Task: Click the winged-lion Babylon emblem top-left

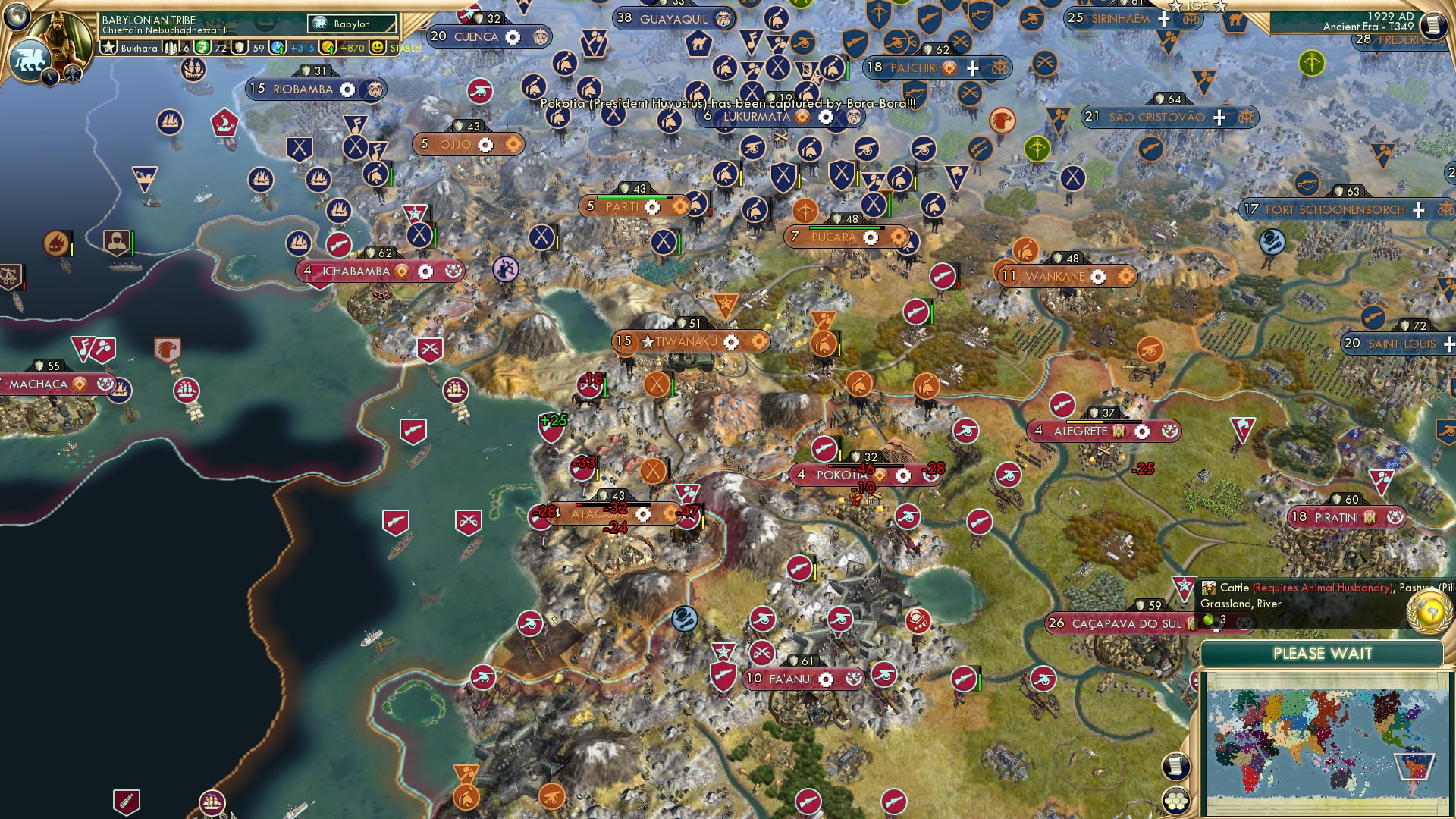Action: [x=30, y=59]
